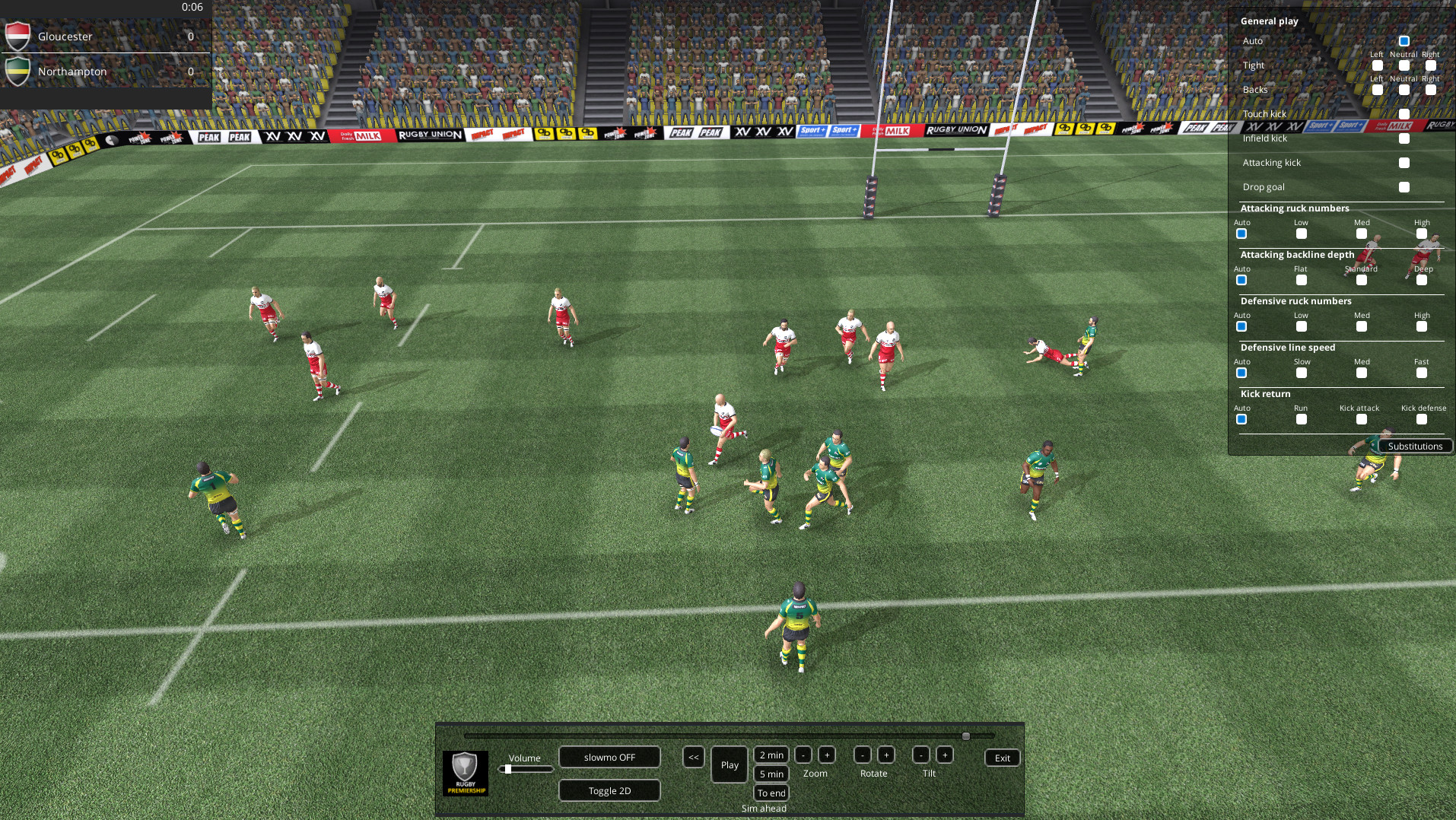Click Exit to leave the match
This screenshot has width=1456, height=820.
(1001, 758)
